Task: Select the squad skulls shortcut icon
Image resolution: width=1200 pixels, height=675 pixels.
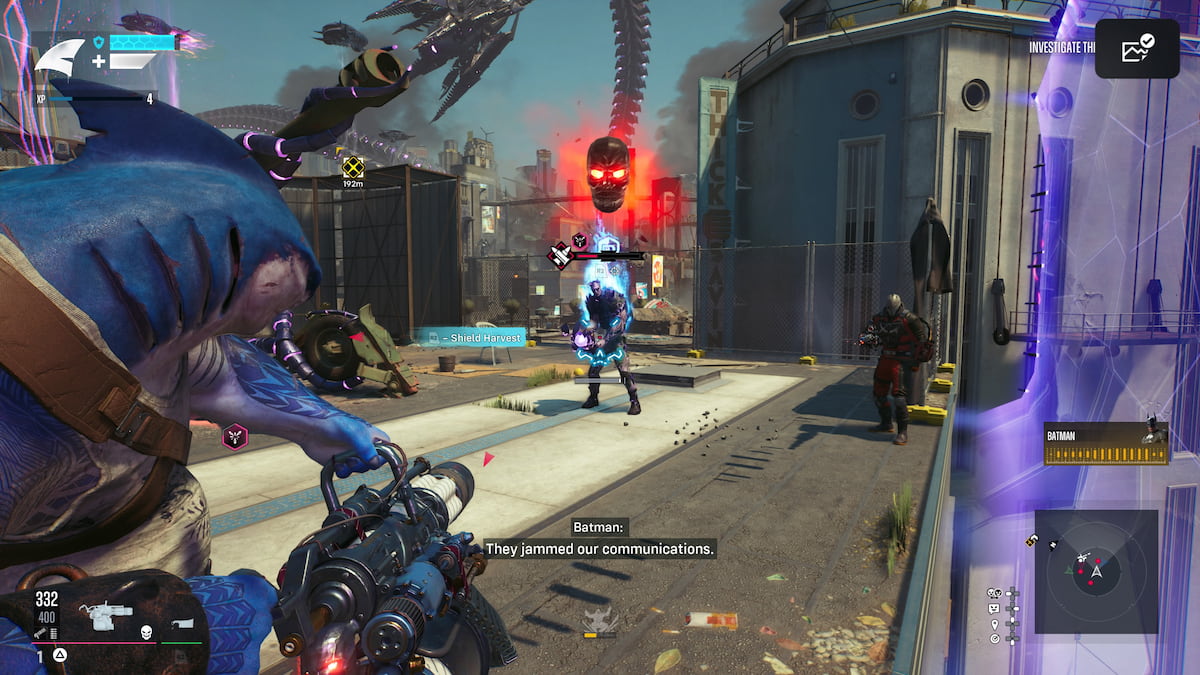Action: (994, 593)
